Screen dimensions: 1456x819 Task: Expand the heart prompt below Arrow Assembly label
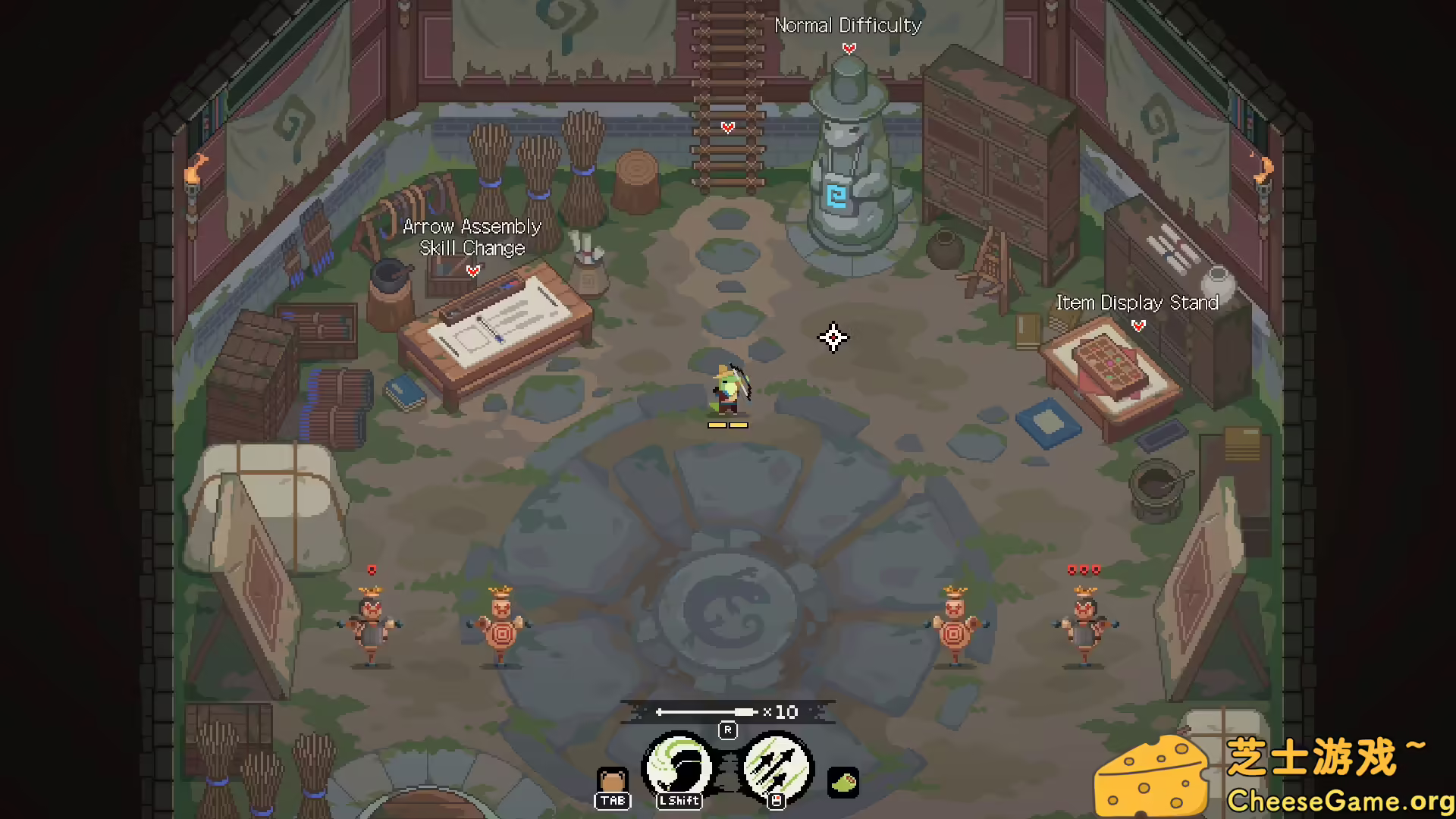click(472, 270)
